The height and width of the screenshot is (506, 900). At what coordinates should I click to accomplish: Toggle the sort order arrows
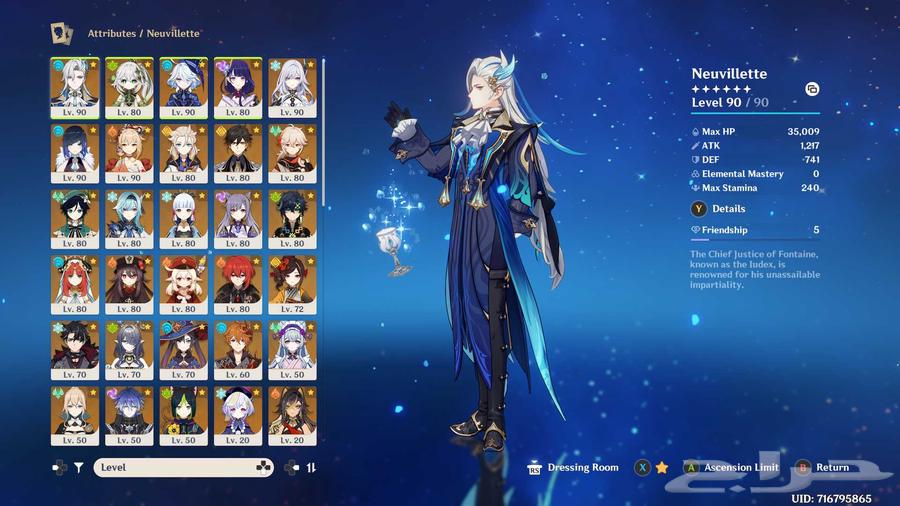[311, 467]
